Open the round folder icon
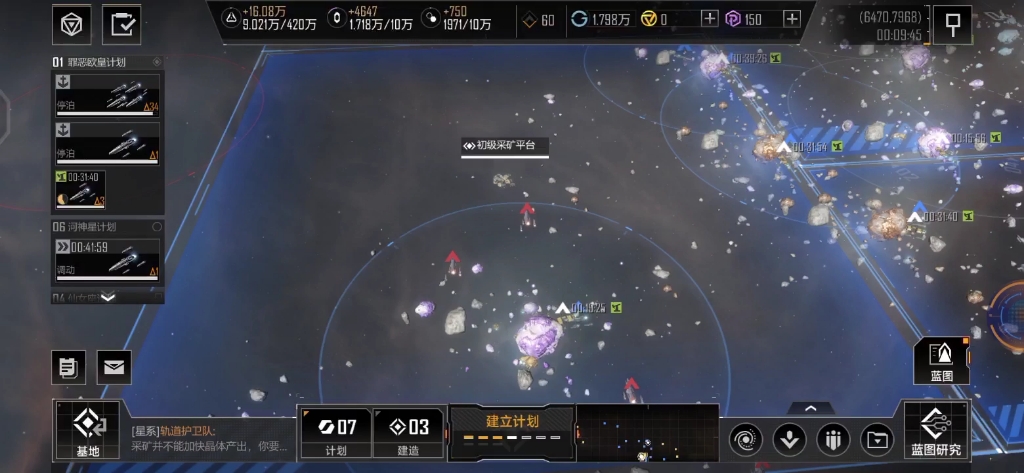Screen dimensions: 1024x473 click(x=876, y=438)
